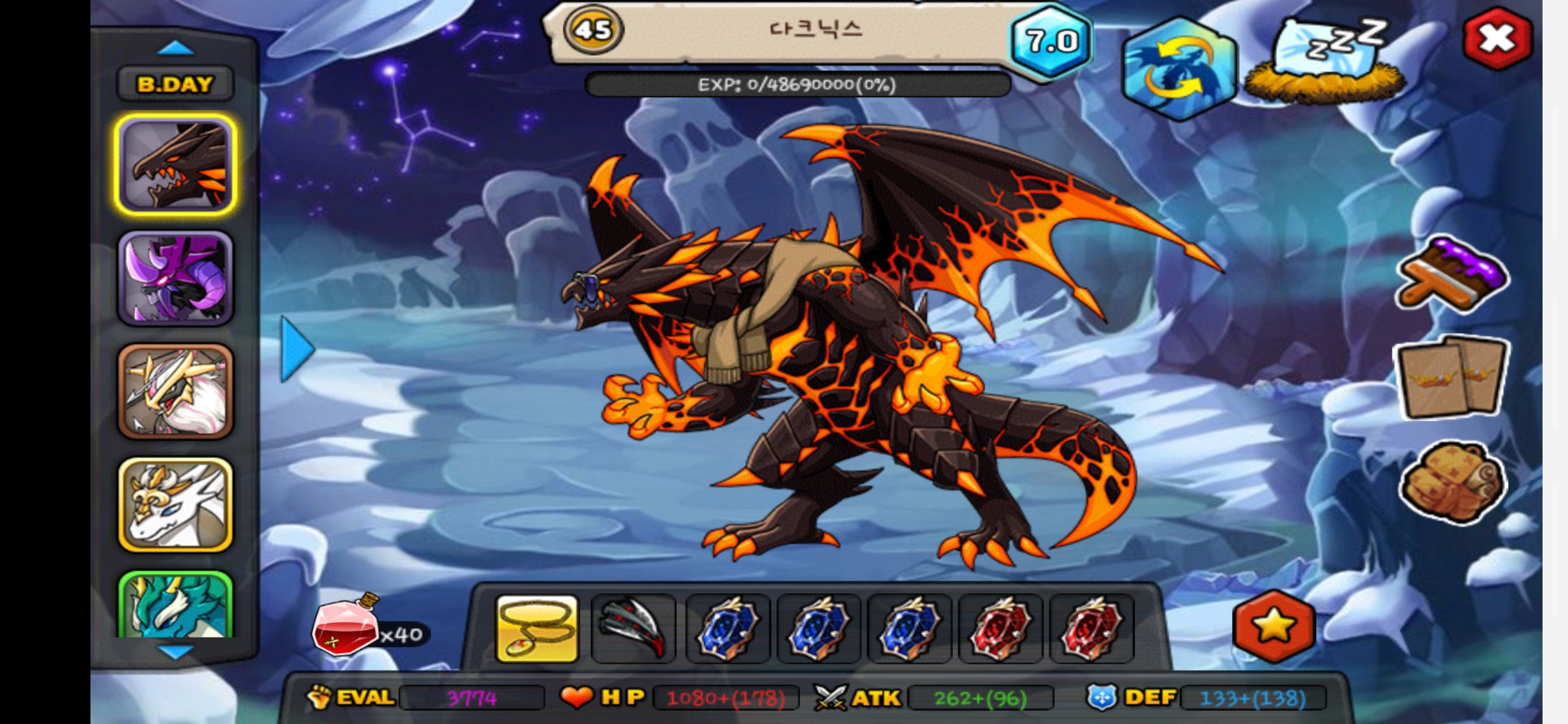Open the purple paint brush tool
The height and width of the screenshot is (724, 1568).
click(x=1451, y=275)
